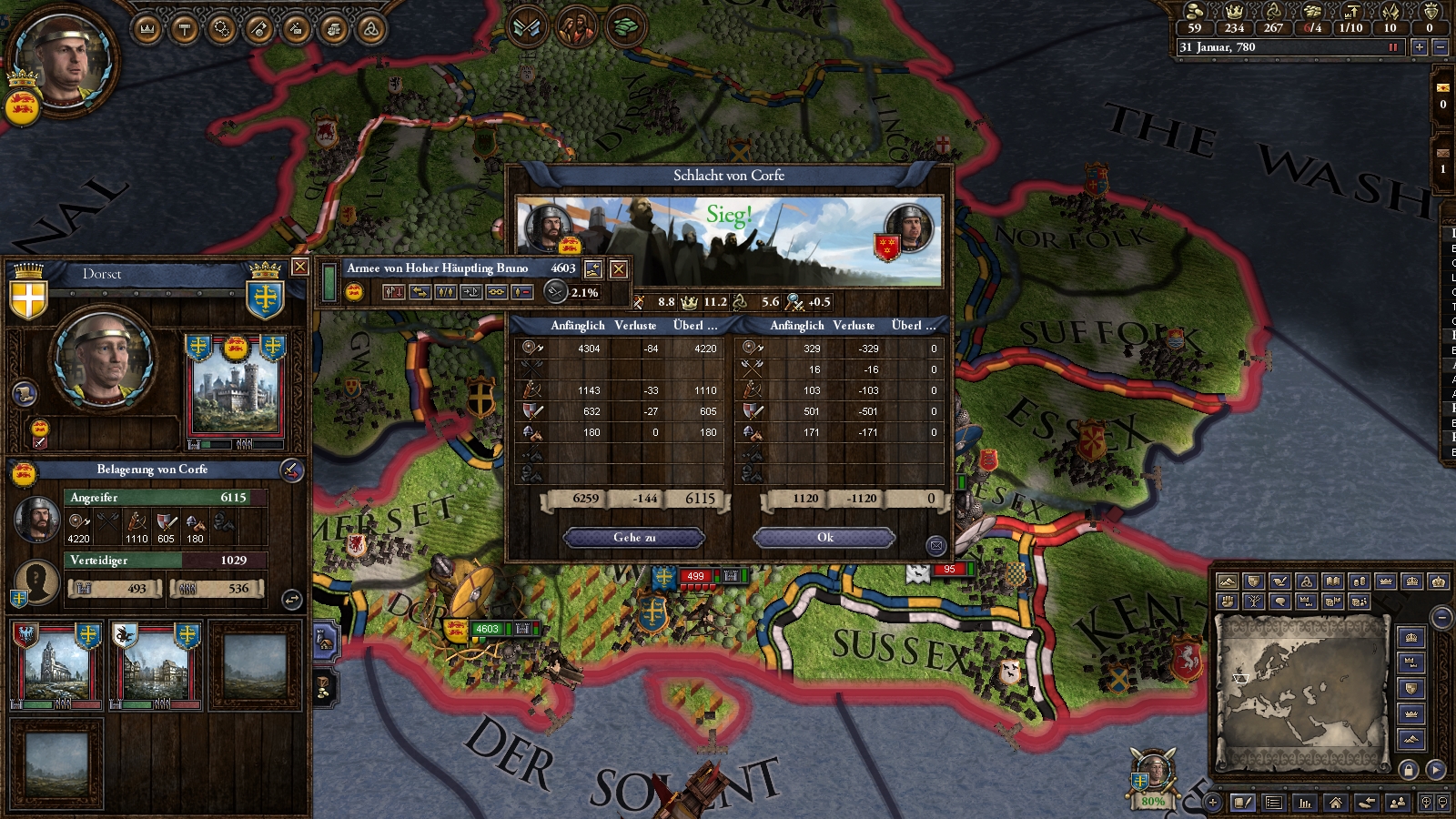Hide the minimap with minus button
Image resolution: width=1456 pixels, height=819 pixels.
tap(1441, 618)
